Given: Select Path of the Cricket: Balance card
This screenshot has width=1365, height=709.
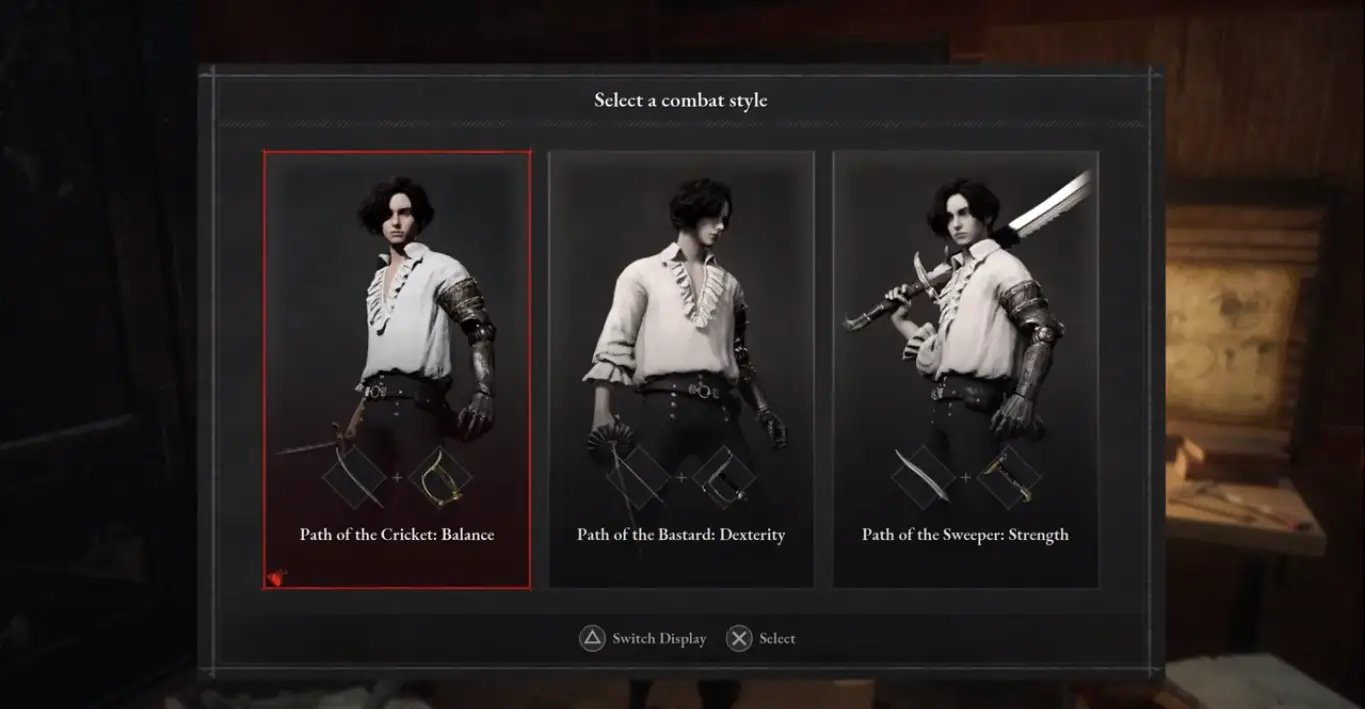Looking at the screenshot, I should [x=397, y=370].
